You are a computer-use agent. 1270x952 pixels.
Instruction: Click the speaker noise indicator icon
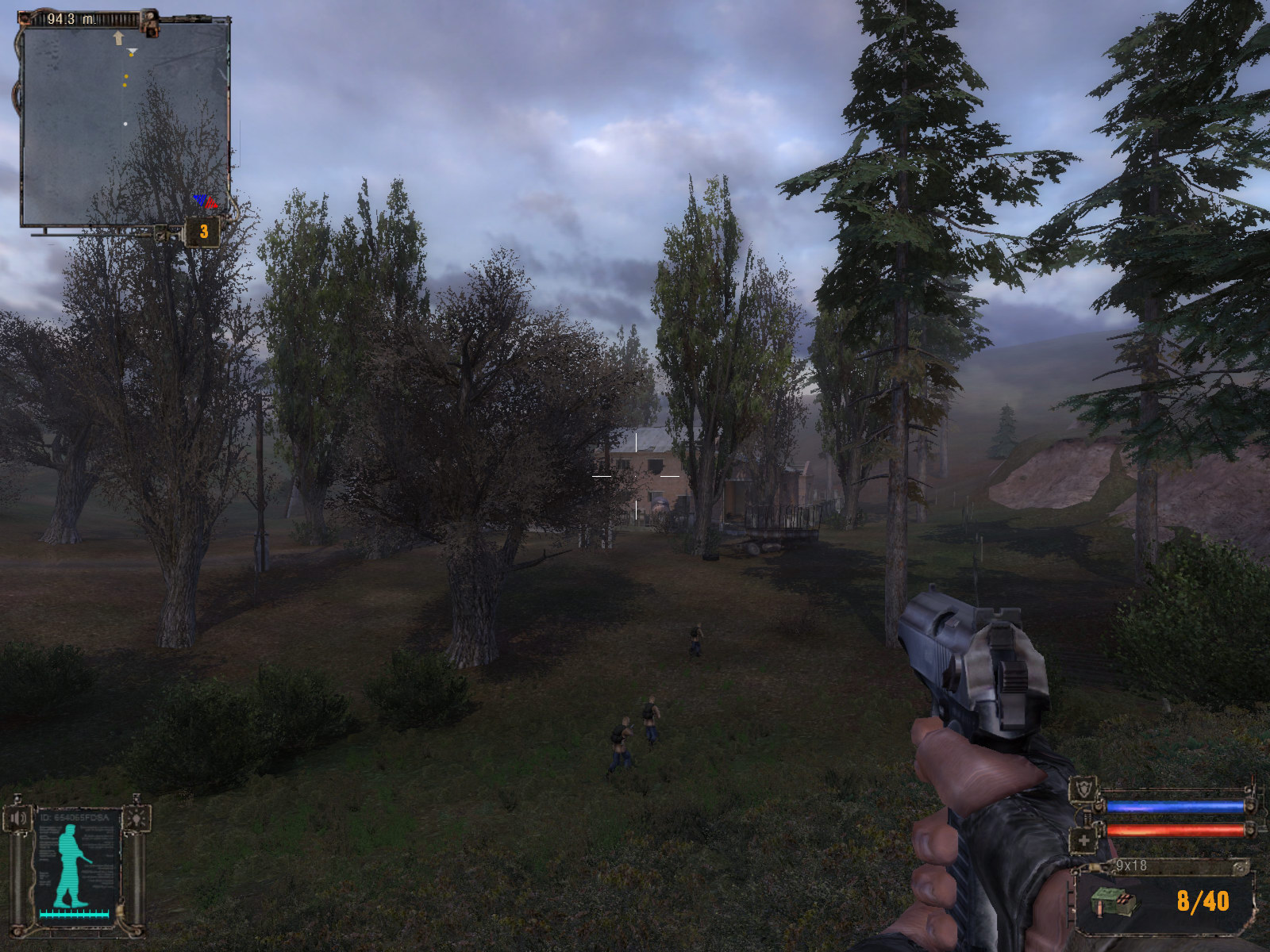pos(18,817)
